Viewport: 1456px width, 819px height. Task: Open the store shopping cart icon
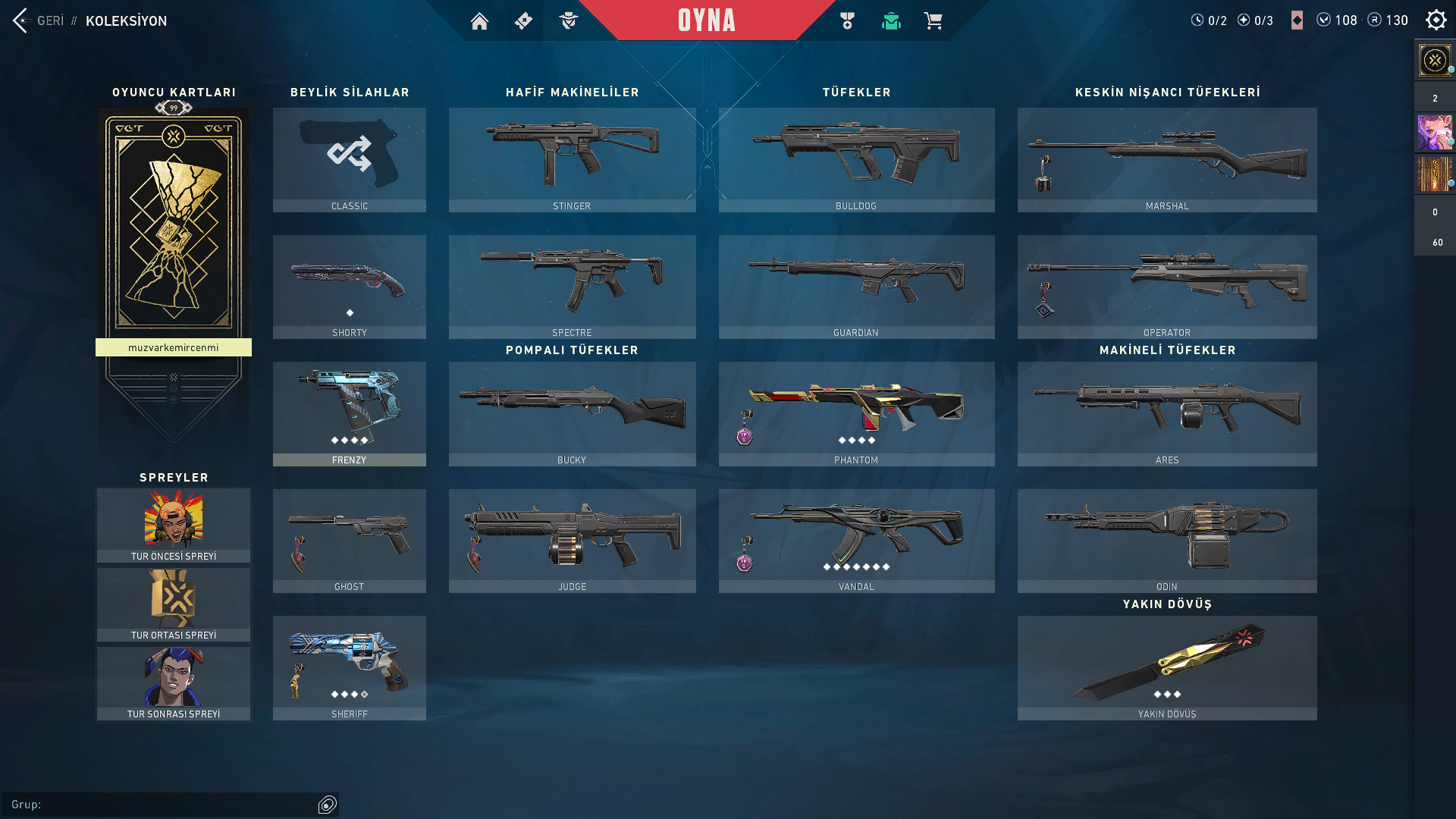click(x=933, y=21)
